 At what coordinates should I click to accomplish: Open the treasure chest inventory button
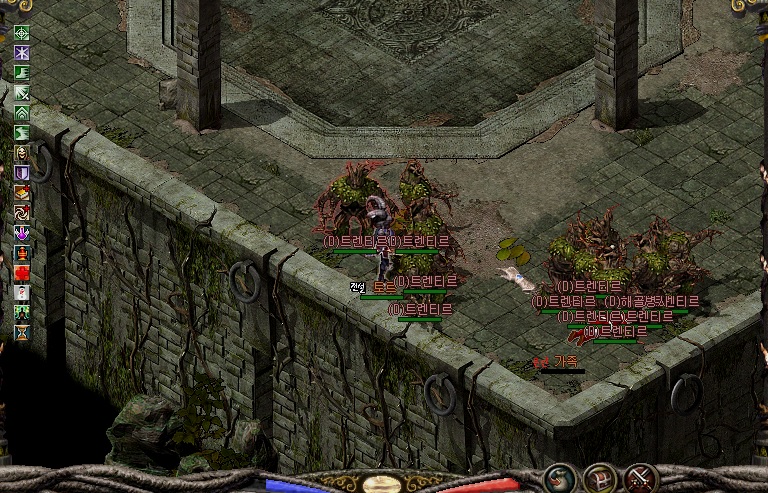coord(600,478)
